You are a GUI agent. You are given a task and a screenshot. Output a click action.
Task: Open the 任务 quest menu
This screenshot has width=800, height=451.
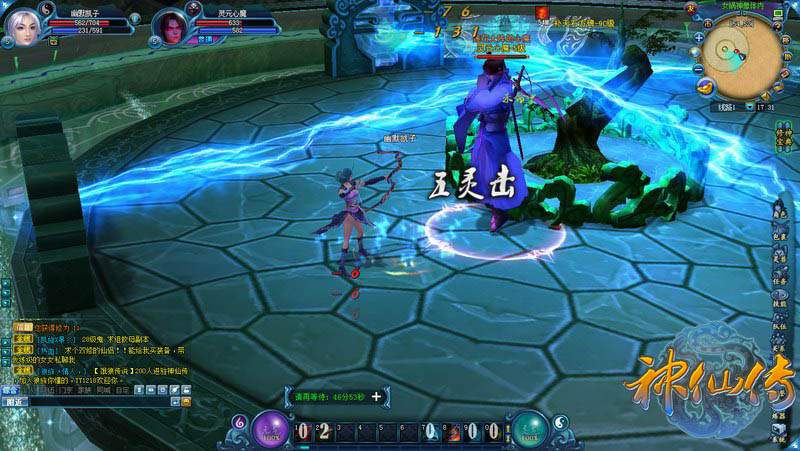780,280
